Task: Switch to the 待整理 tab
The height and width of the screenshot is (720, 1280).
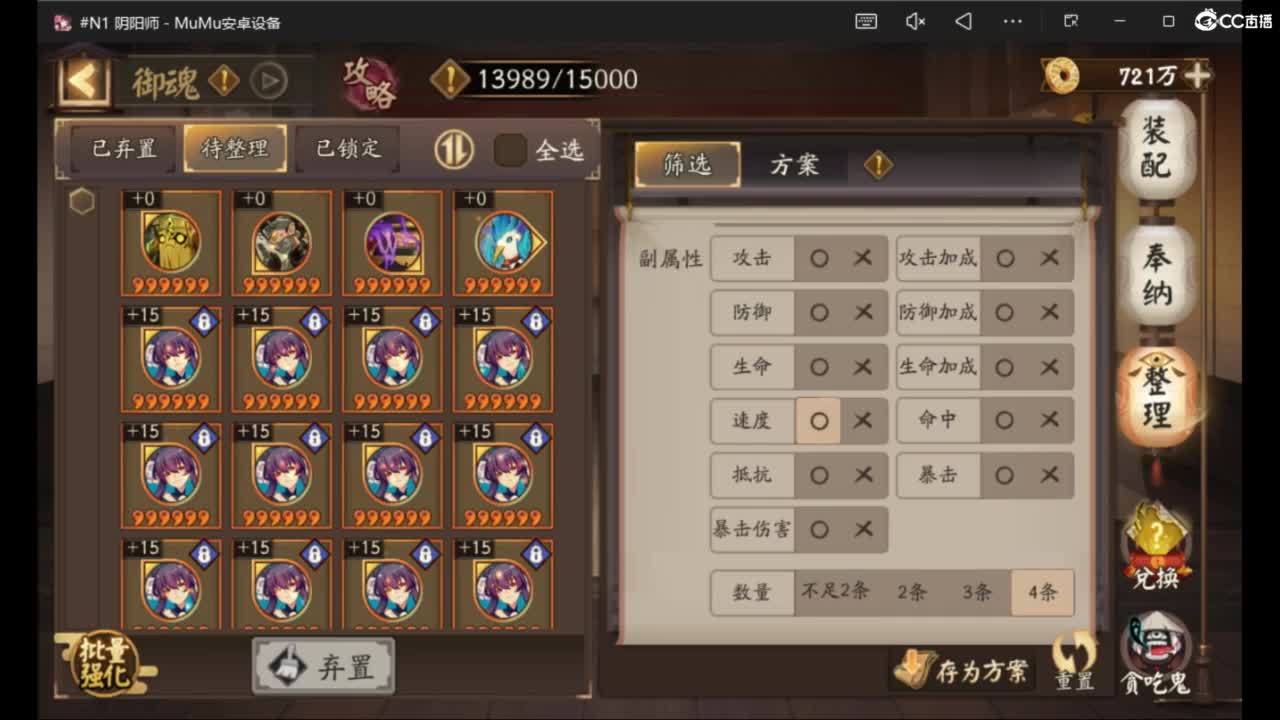Action: [235, 147]
